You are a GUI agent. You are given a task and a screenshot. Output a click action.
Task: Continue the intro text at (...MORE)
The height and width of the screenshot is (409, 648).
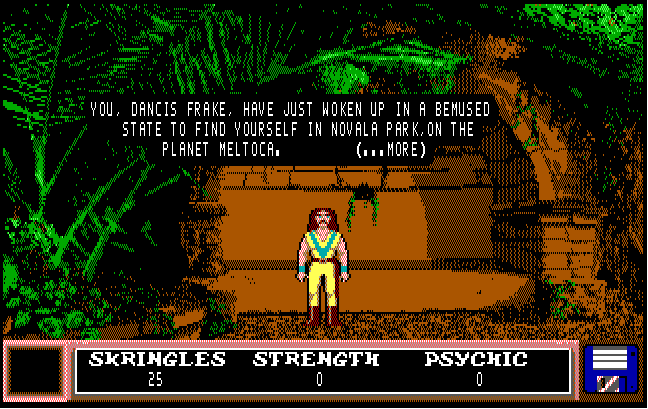coord(391,149)
